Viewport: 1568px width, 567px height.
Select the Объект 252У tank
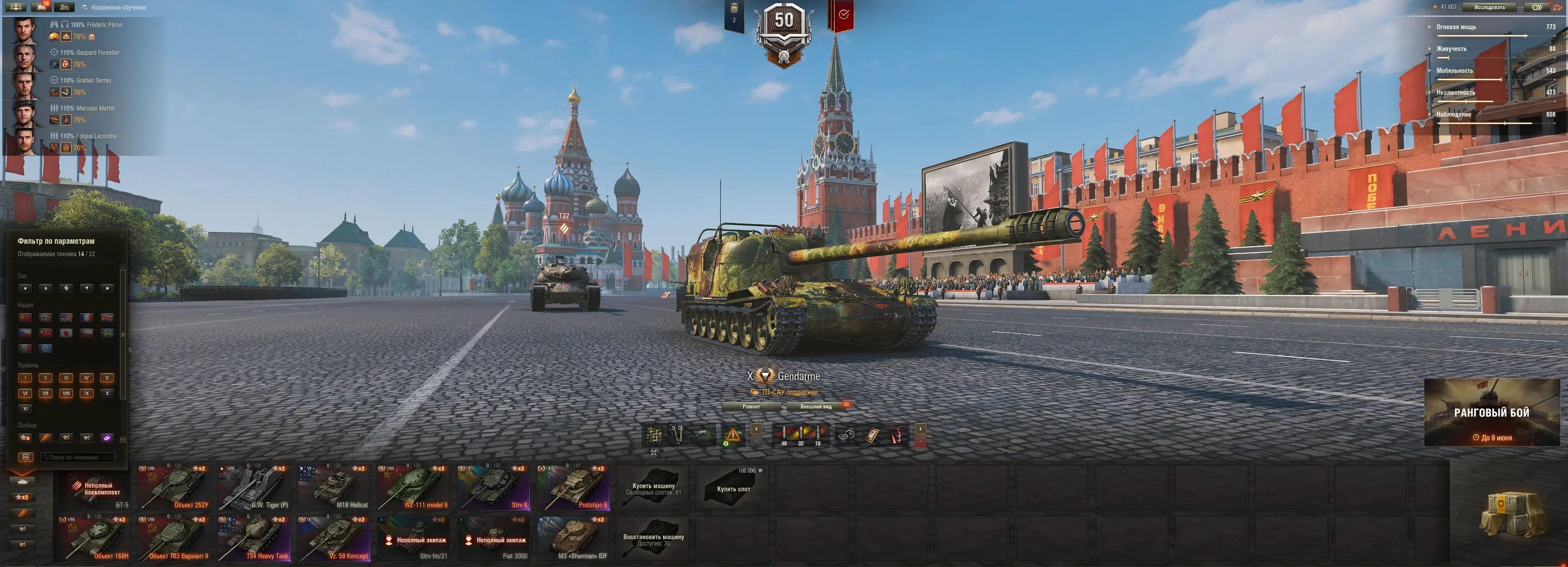(173, 488)
